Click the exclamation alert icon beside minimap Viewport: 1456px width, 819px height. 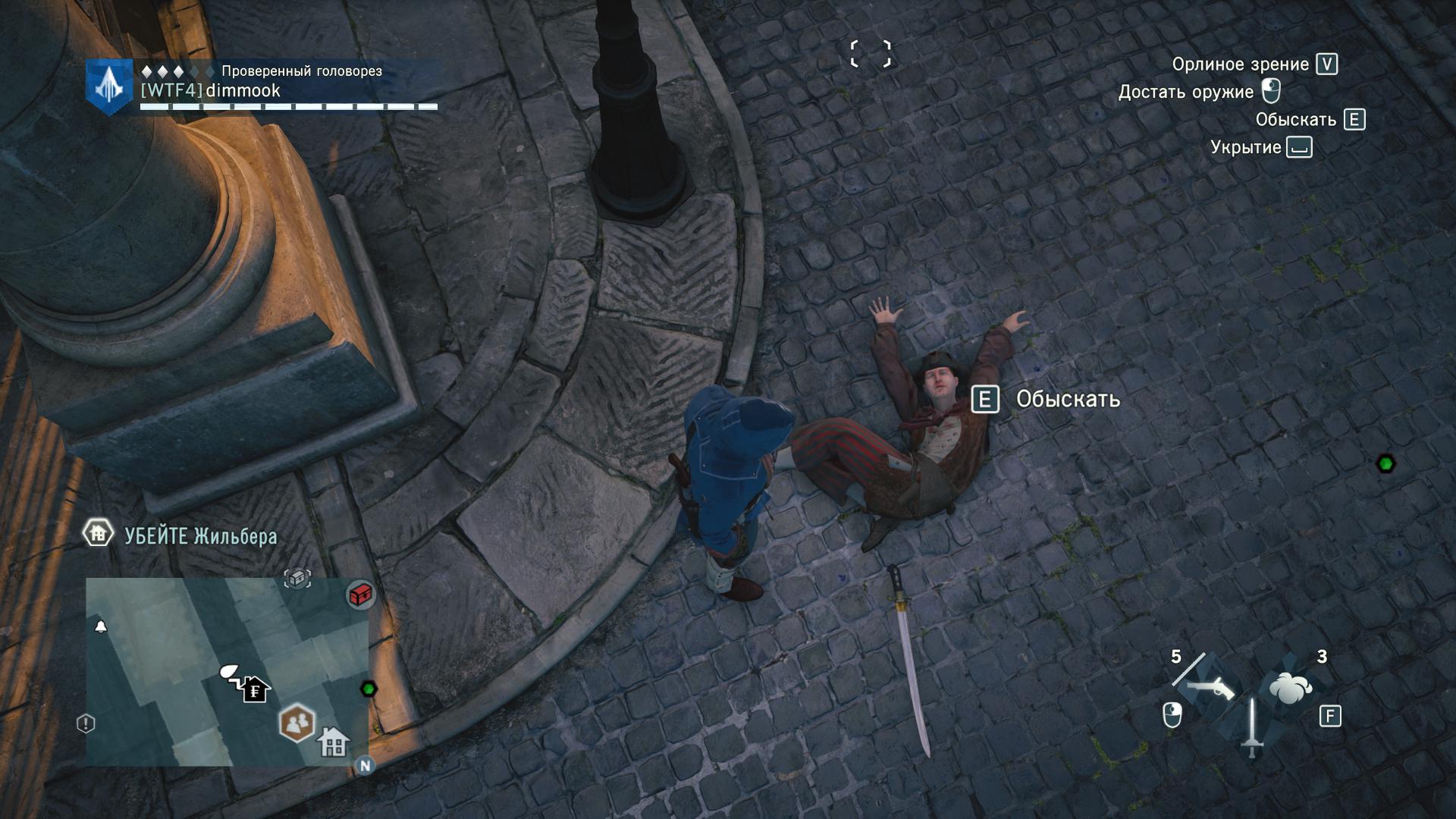[86, 723]
